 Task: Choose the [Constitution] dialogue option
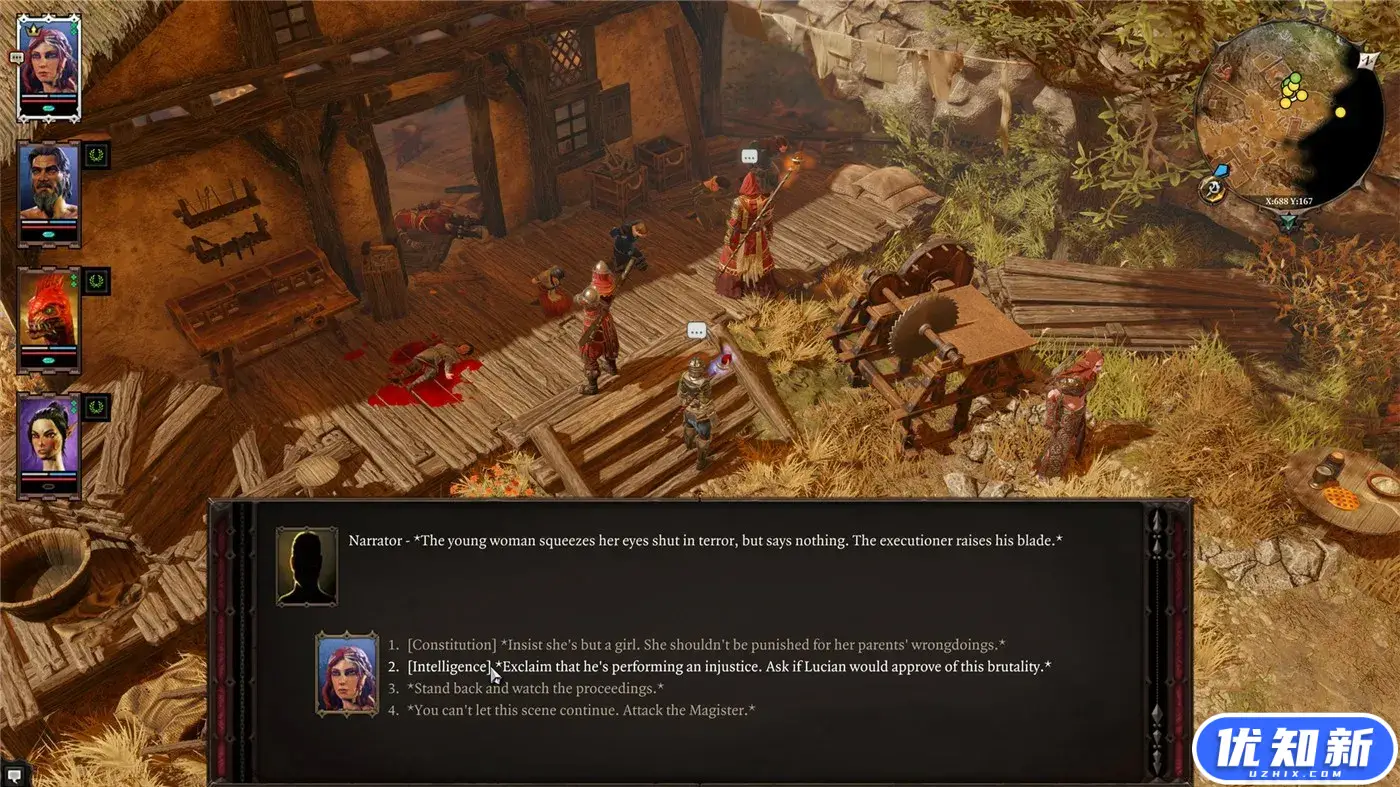point(700,644)
